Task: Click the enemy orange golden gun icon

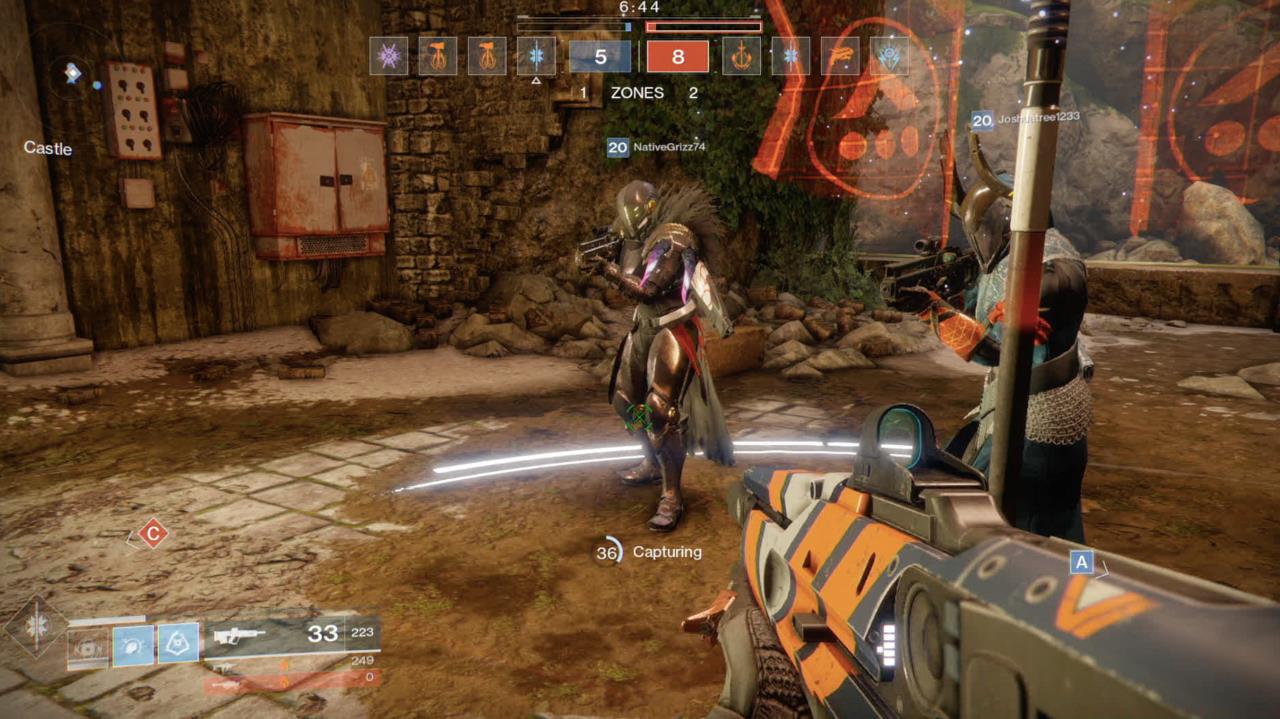Action: coord(840,56)
